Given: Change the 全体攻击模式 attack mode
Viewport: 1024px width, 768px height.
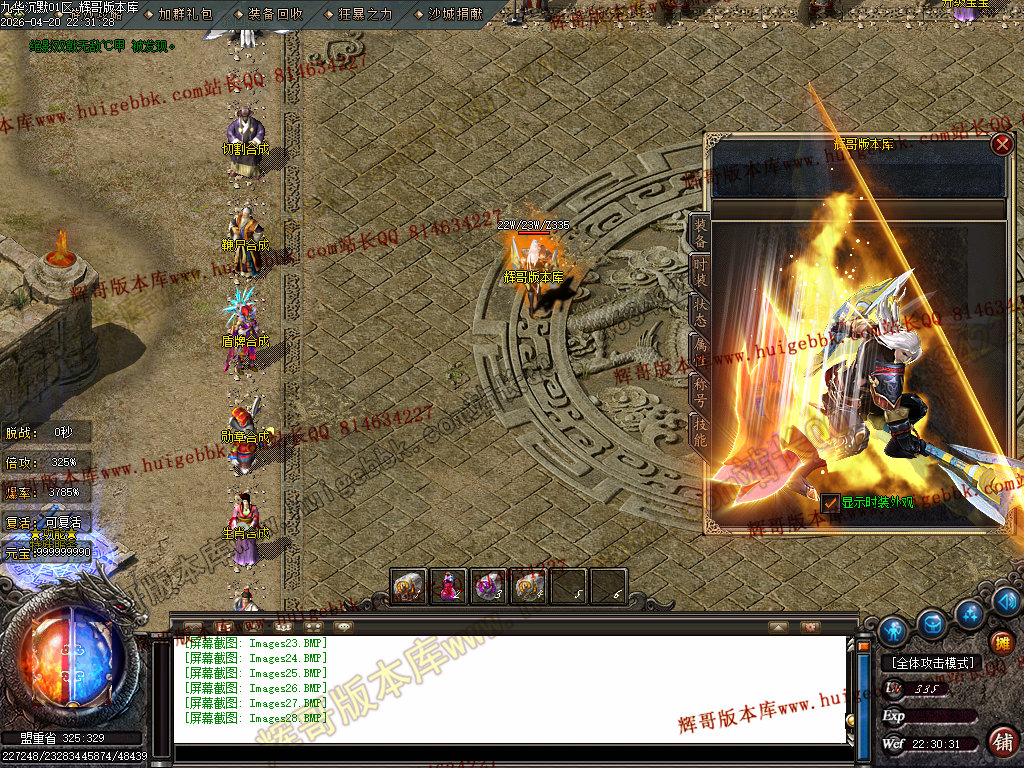Looking at the screenshot, I should 932,663.
